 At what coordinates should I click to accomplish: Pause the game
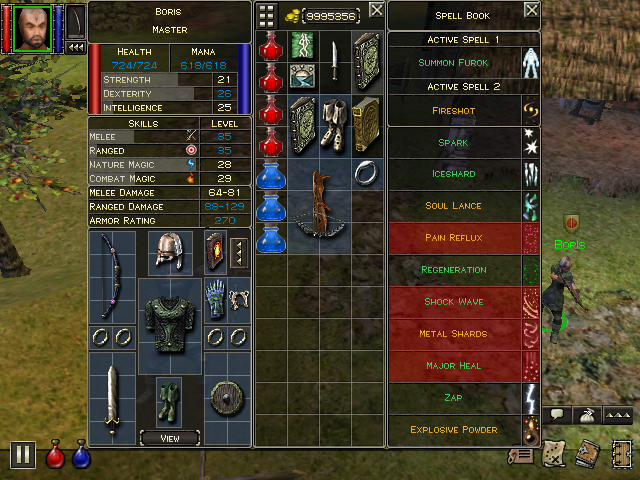click(22, 455)
